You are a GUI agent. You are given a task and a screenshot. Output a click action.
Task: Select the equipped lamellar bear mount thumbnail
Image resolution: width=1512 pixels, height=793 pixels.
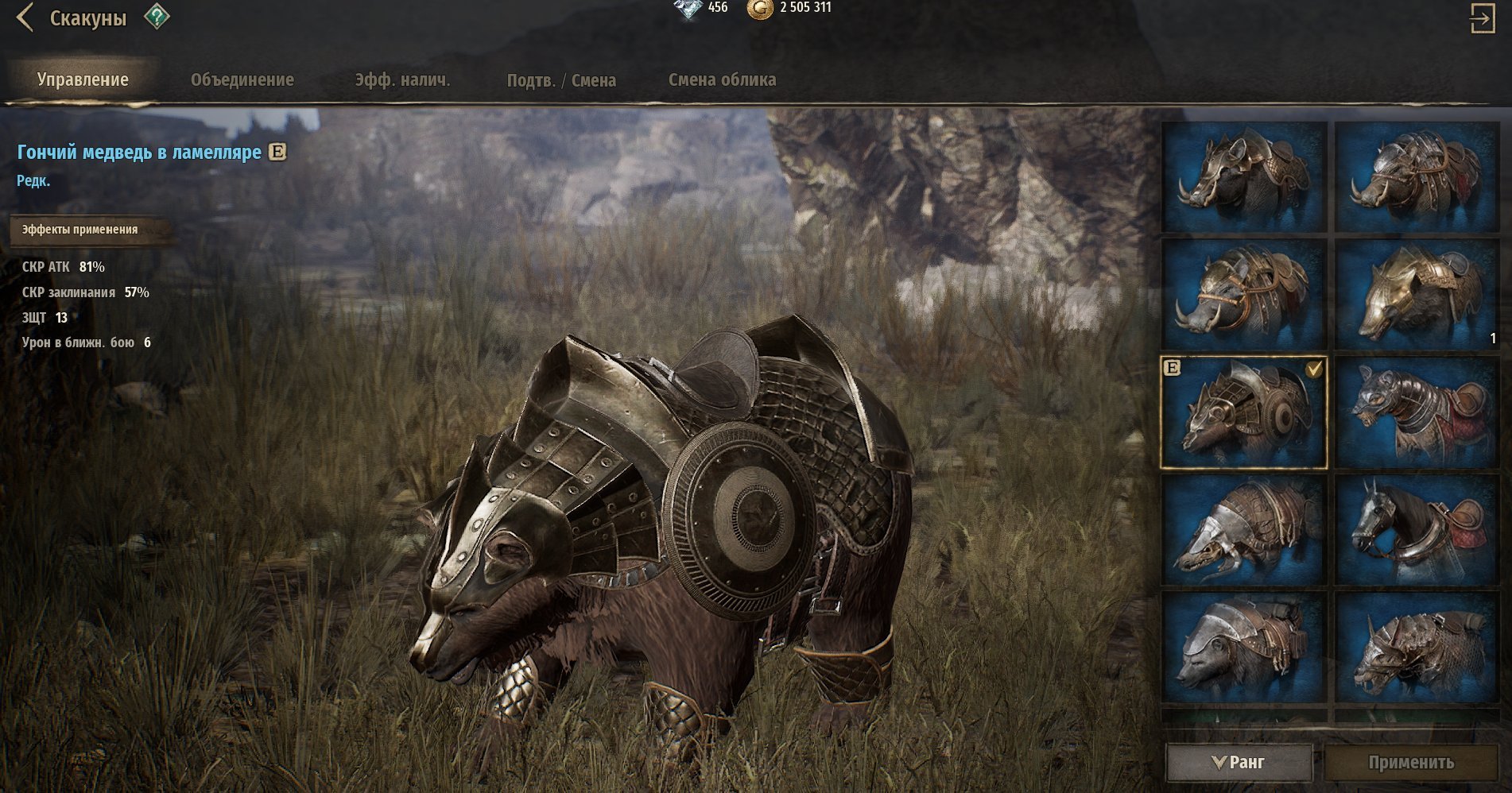(1244, 412)
